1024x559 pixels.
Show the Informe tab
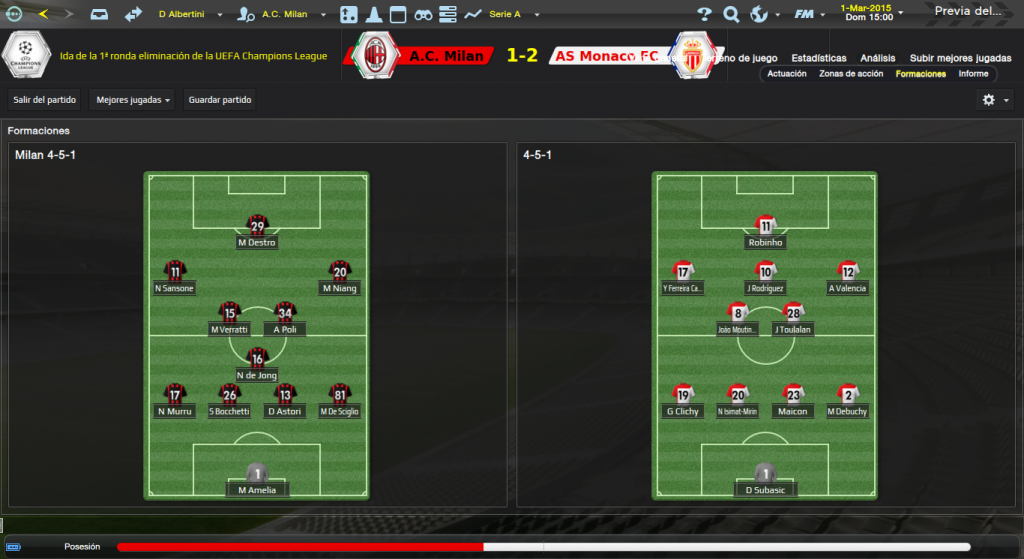coord(973,74)
